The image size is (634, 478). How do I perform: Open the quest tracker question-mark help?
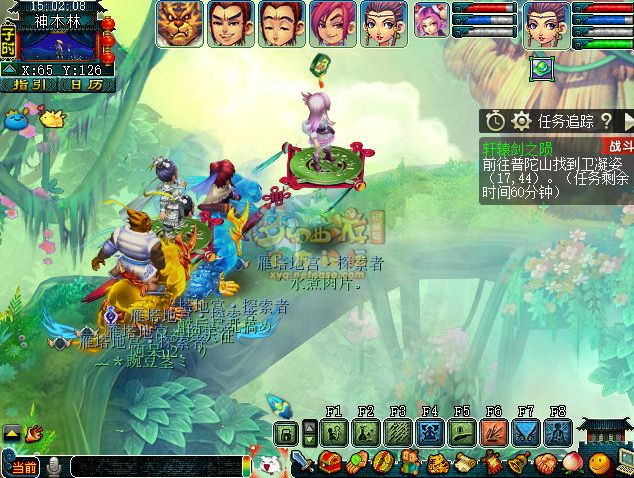606,121
